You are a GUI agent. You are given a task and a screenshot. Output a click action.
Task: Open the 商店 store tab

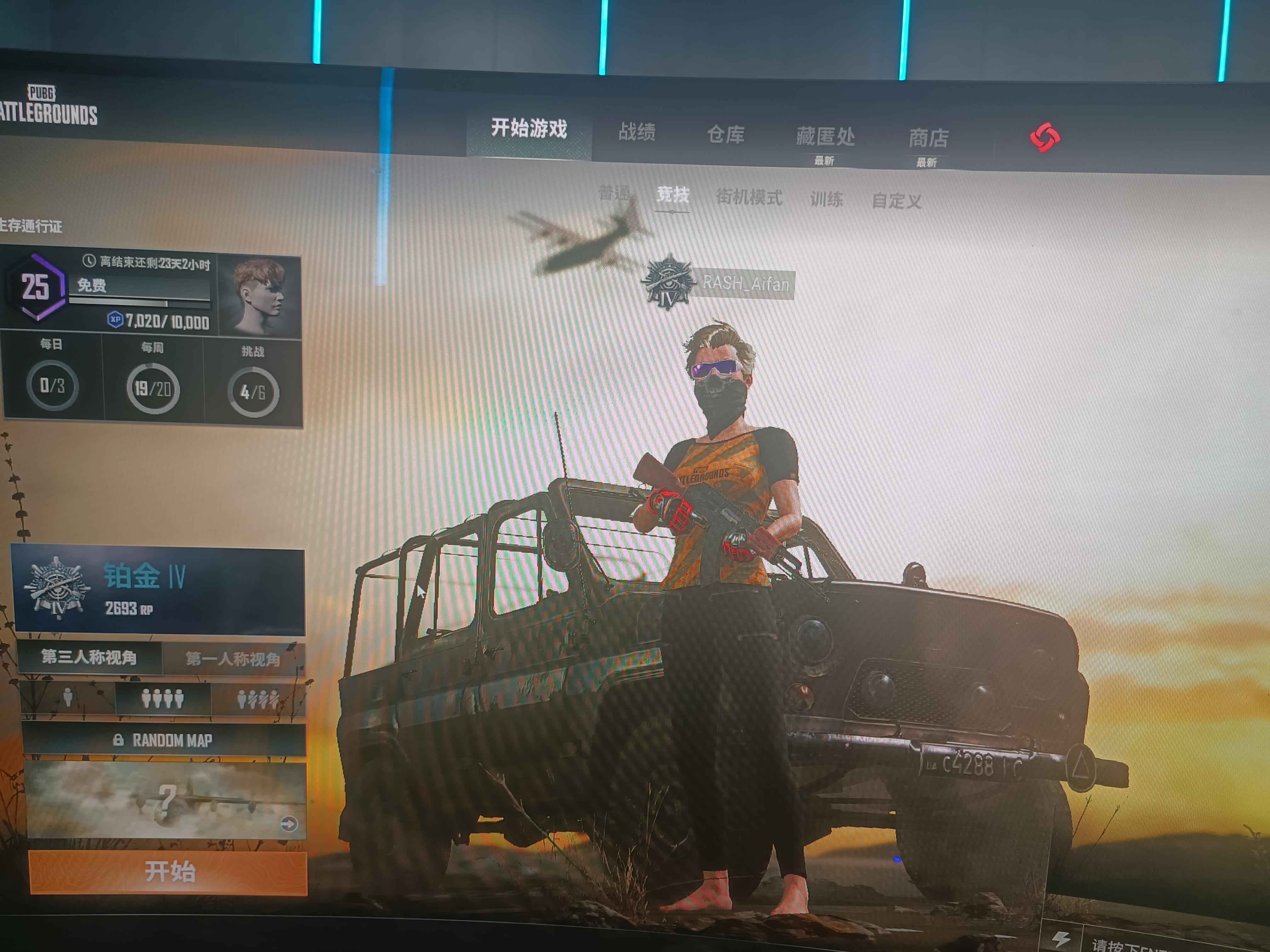click(x=928, y=139)
